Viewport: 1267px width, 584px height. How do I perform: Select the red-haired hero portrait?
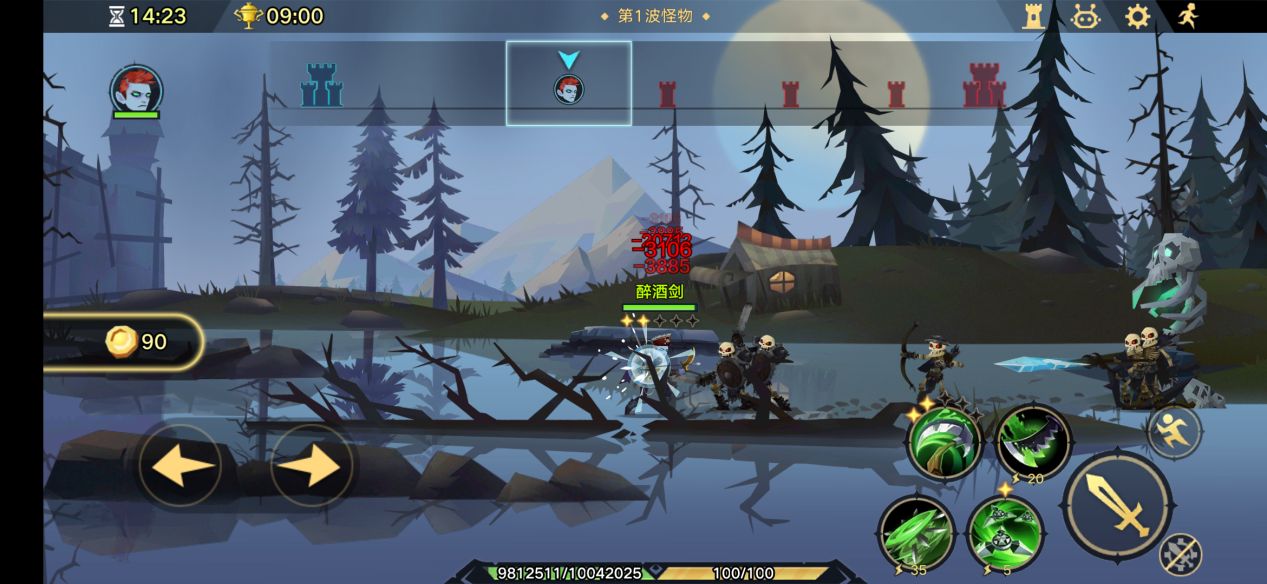pyautogui.click(x=136, y=90)
